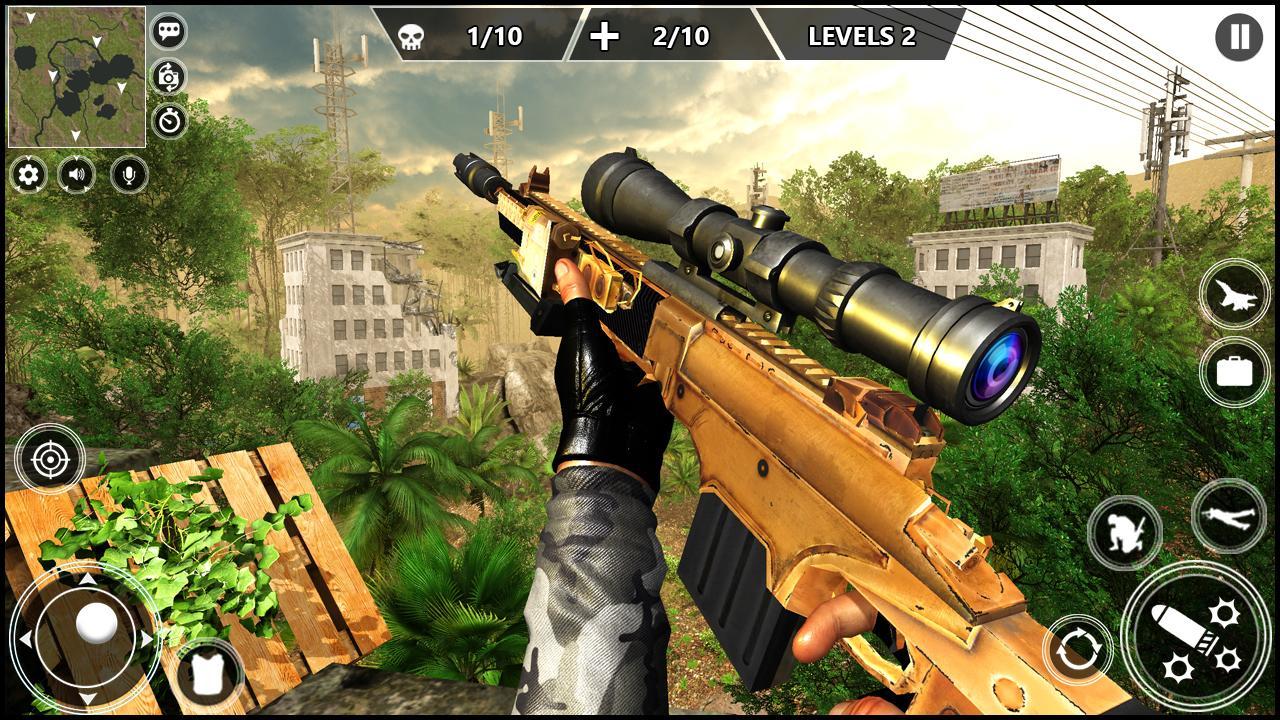Fire using the bullet button
Screen dimensions: 1280x720
point(1196,644)
